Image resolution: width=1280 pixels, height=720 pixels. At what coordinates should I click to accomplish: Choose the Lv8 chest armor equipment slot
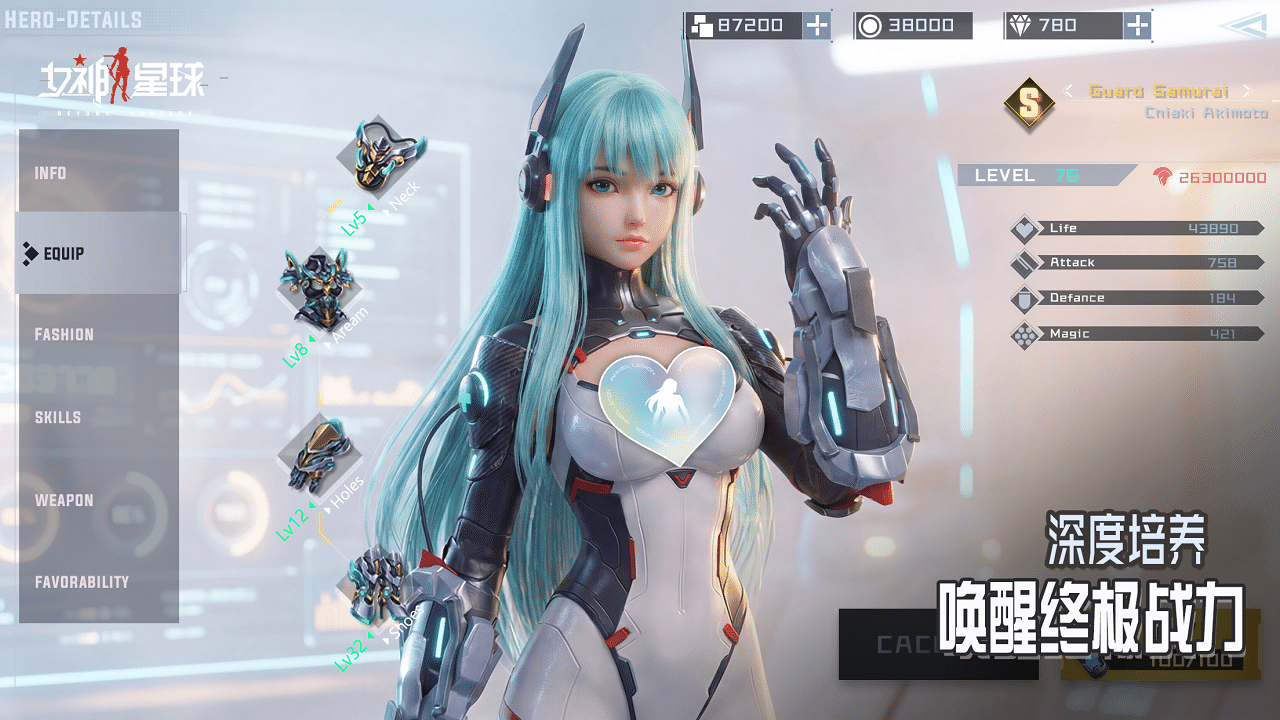pos(320,288)
